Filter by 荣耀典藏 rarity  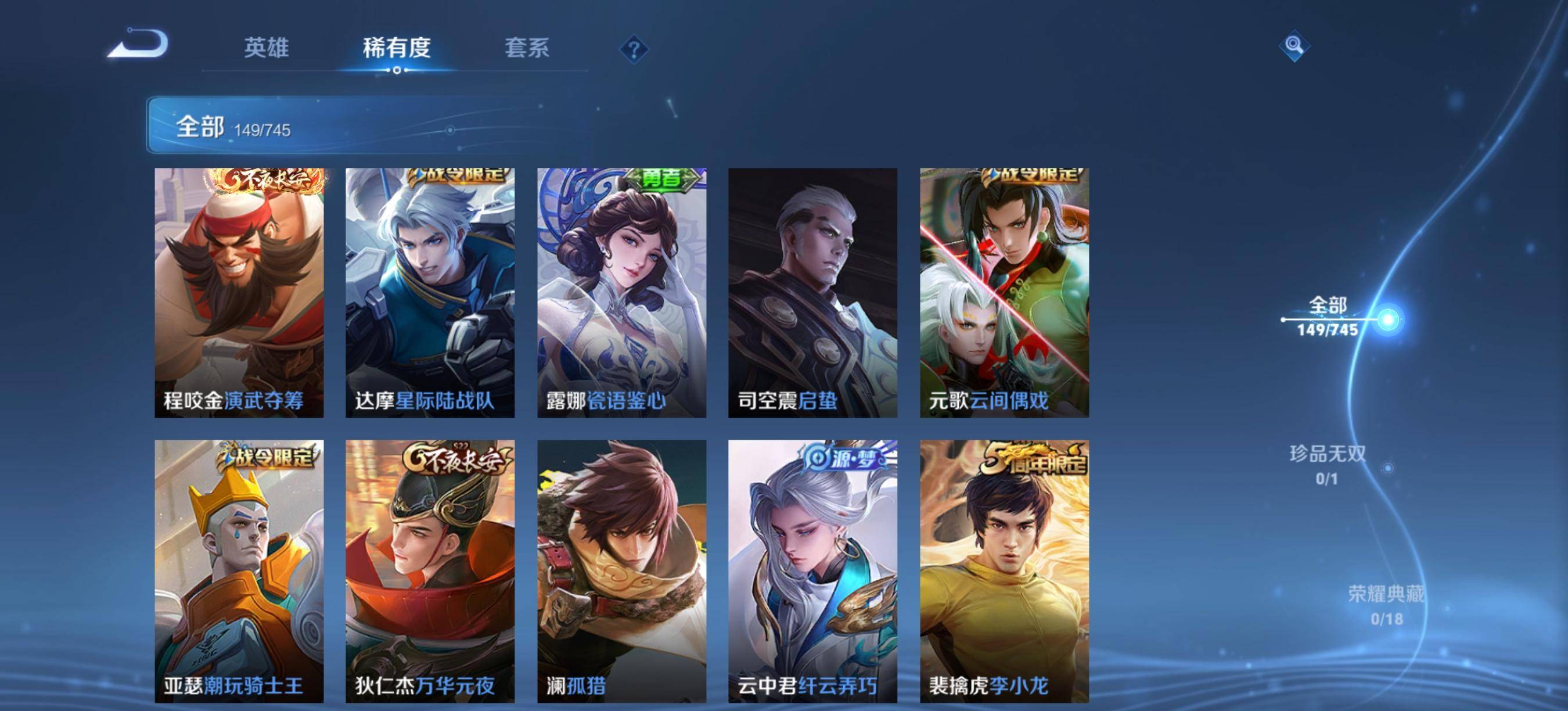pos(1386,605)
